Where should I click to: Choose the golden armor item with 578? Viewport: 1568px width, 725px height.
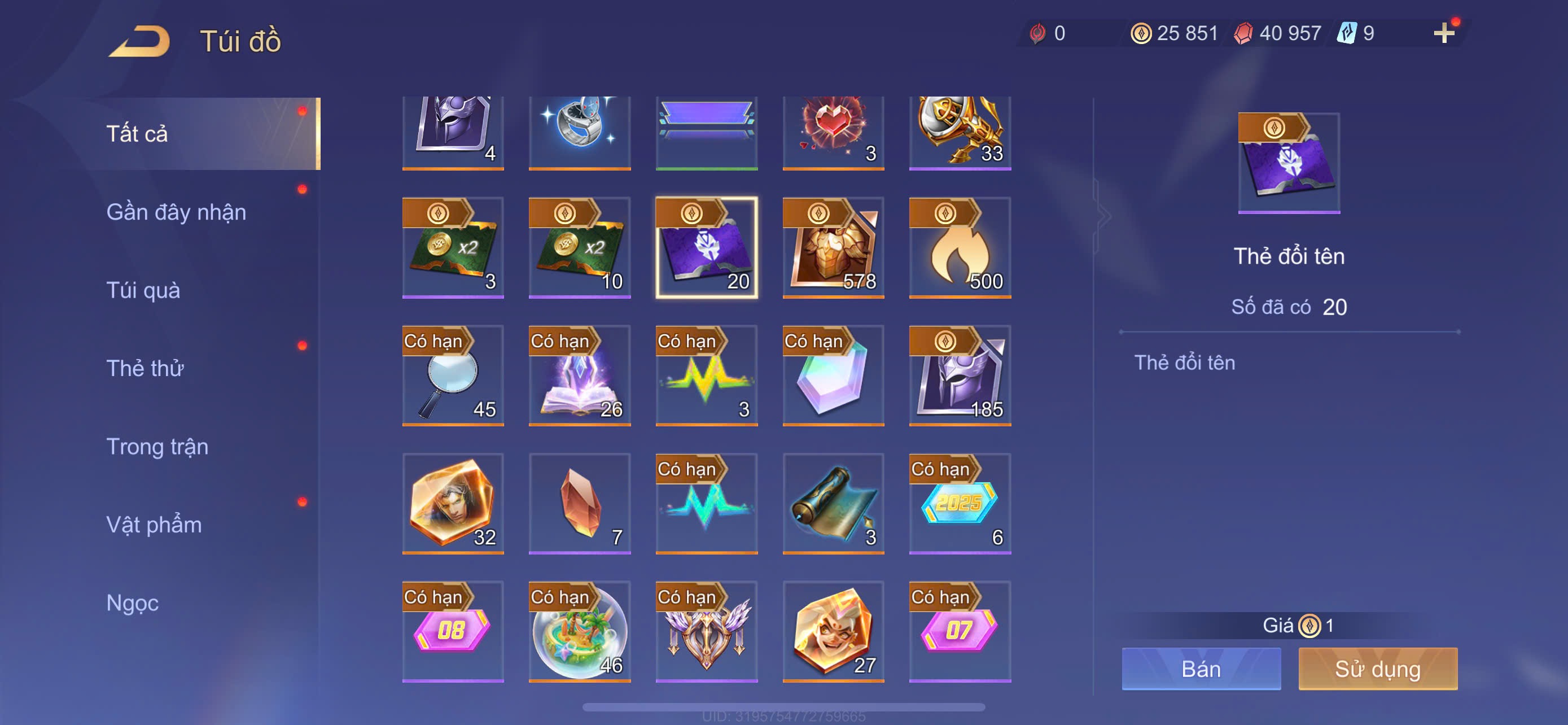tap(833, 248)
